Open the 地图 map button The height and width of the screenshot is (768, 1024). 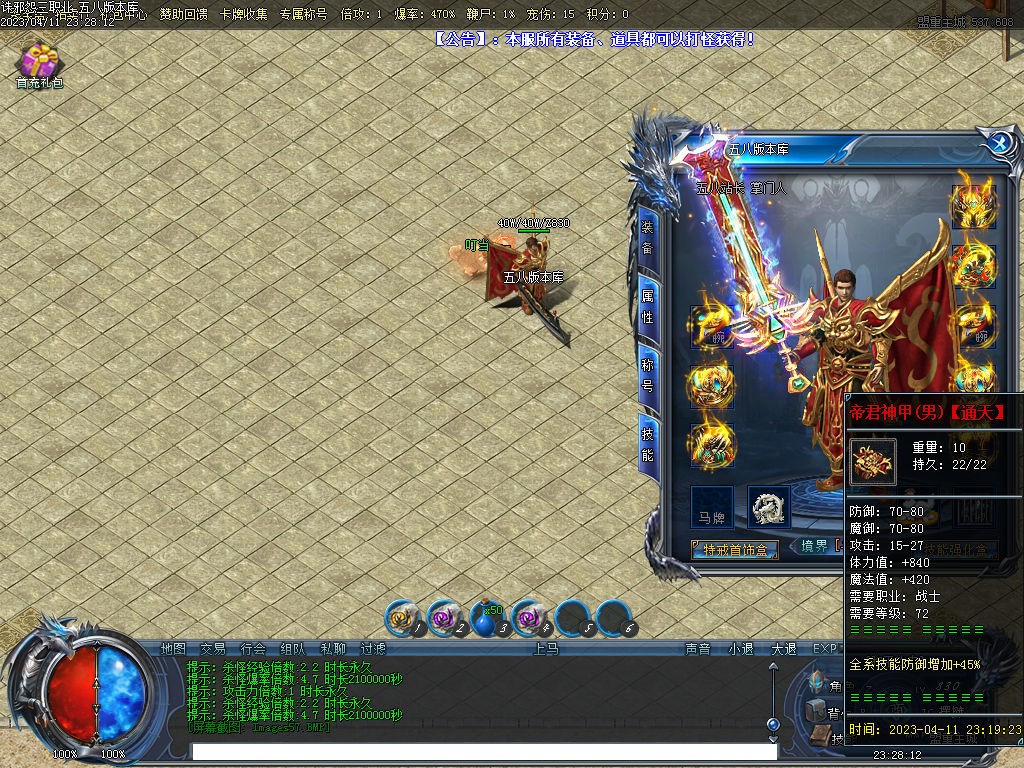[173, 648]
